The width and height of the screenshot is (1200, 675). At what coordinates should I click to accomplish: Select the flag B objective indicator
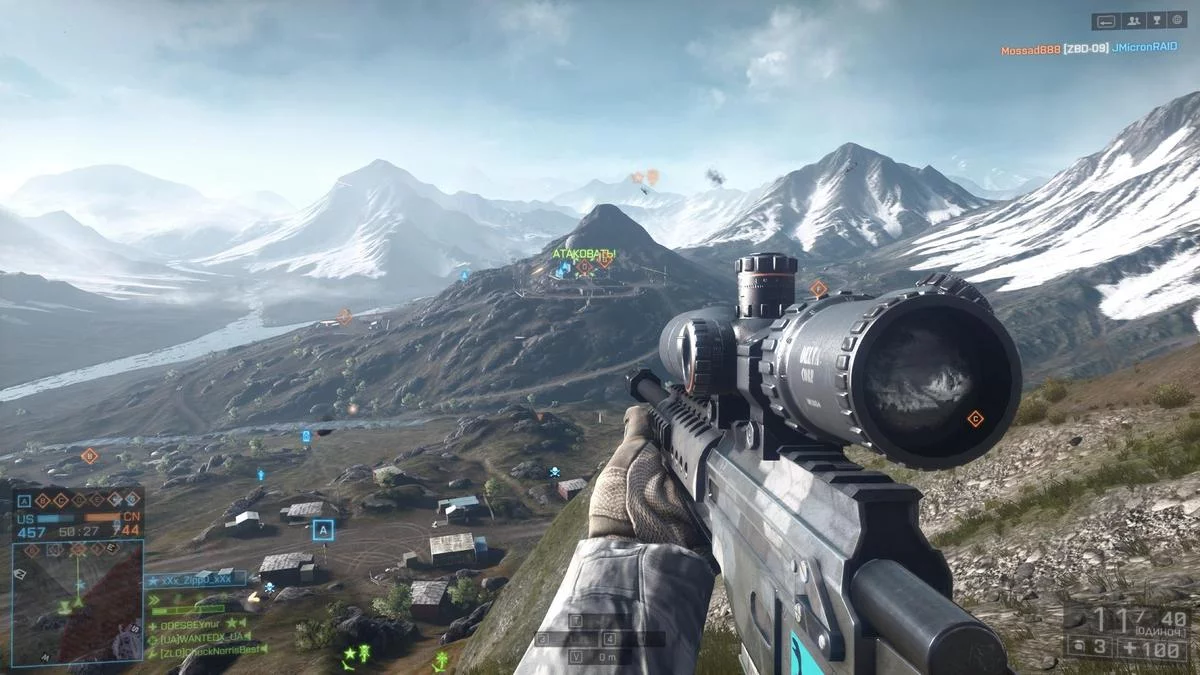click(42, 500)
